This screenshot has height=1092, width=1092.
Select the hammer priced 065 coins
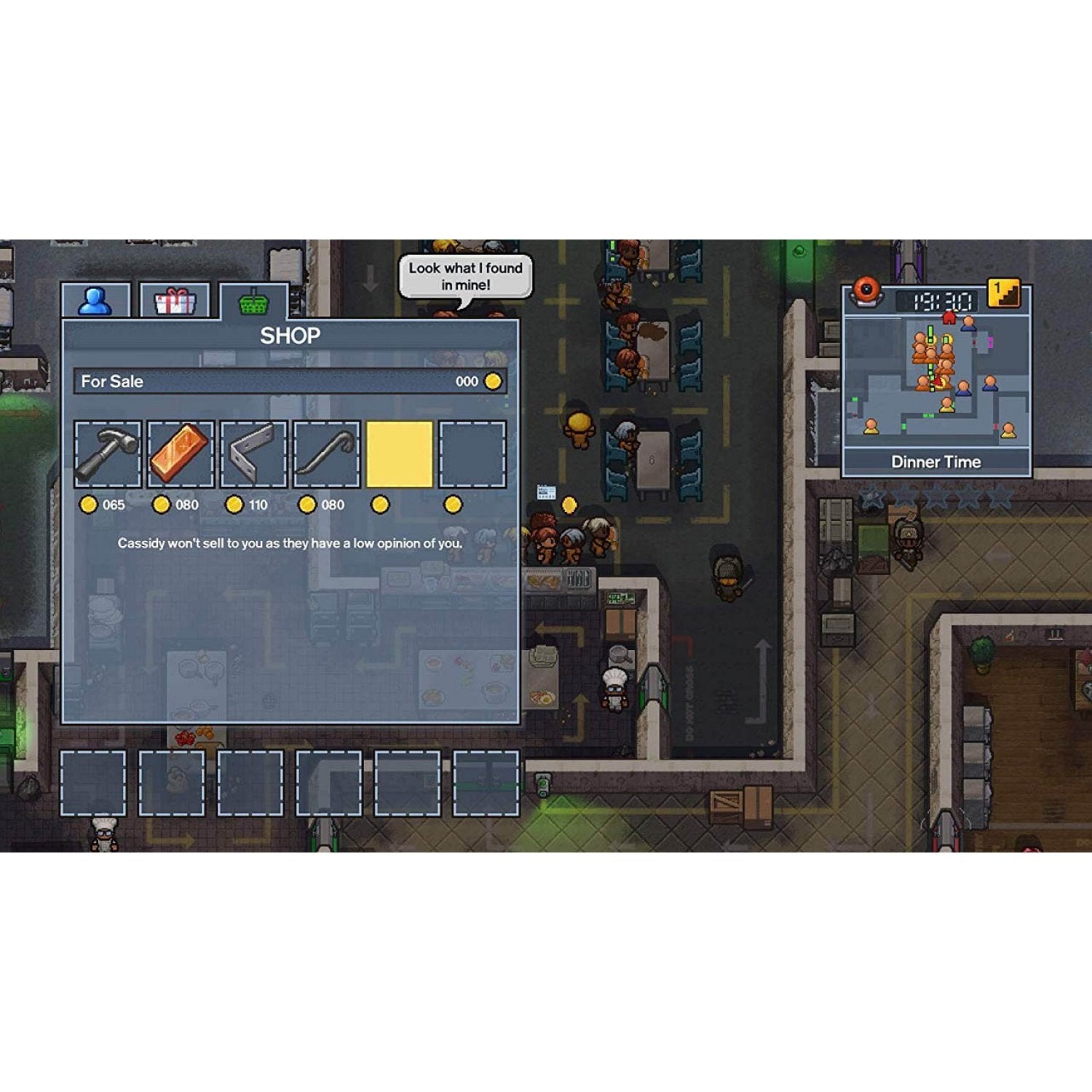coord(107,453)
